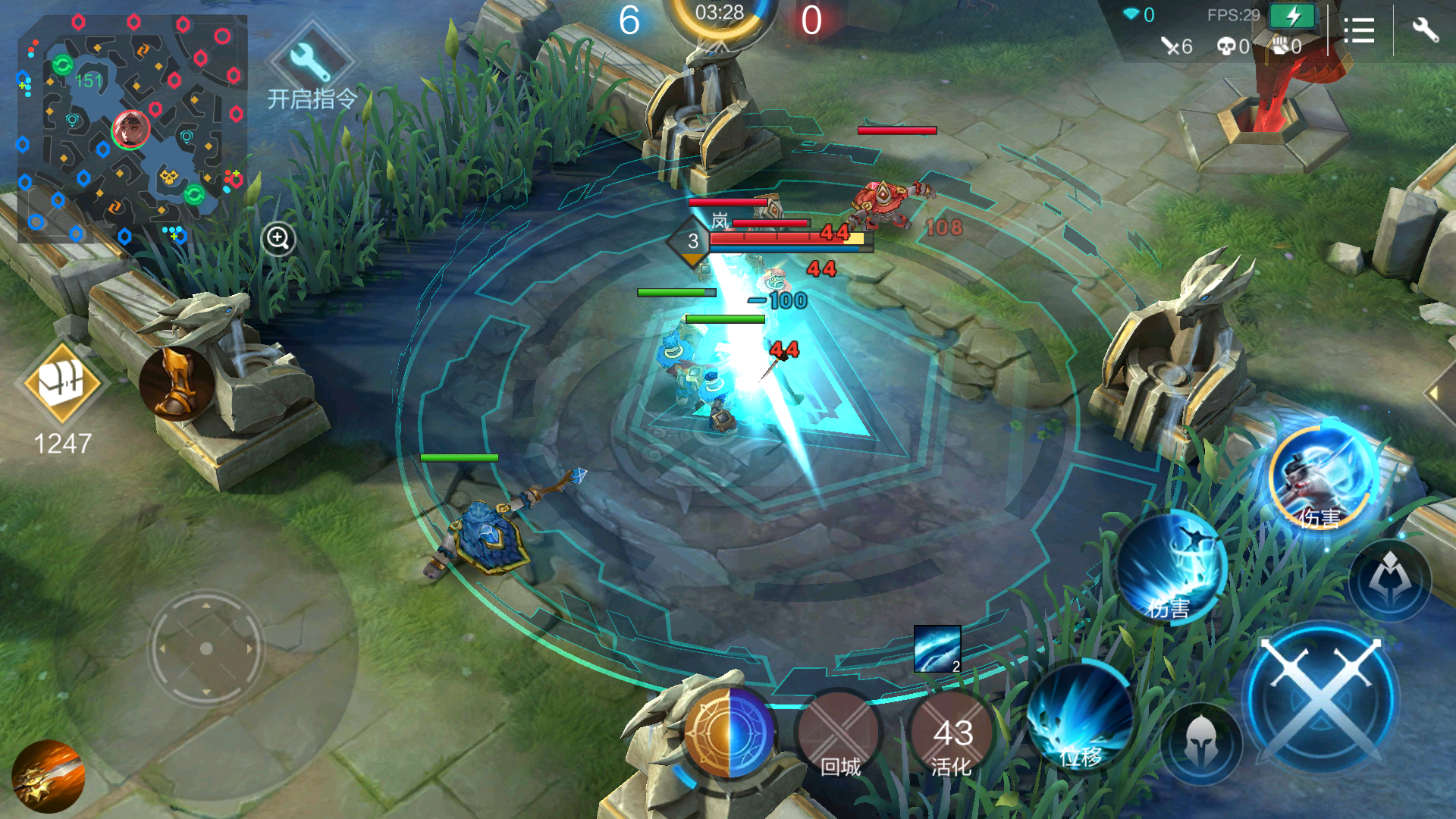This screenshot has width=1456, height=819.
Task: Target minions with the helmet button
Action: point(1201,743)
